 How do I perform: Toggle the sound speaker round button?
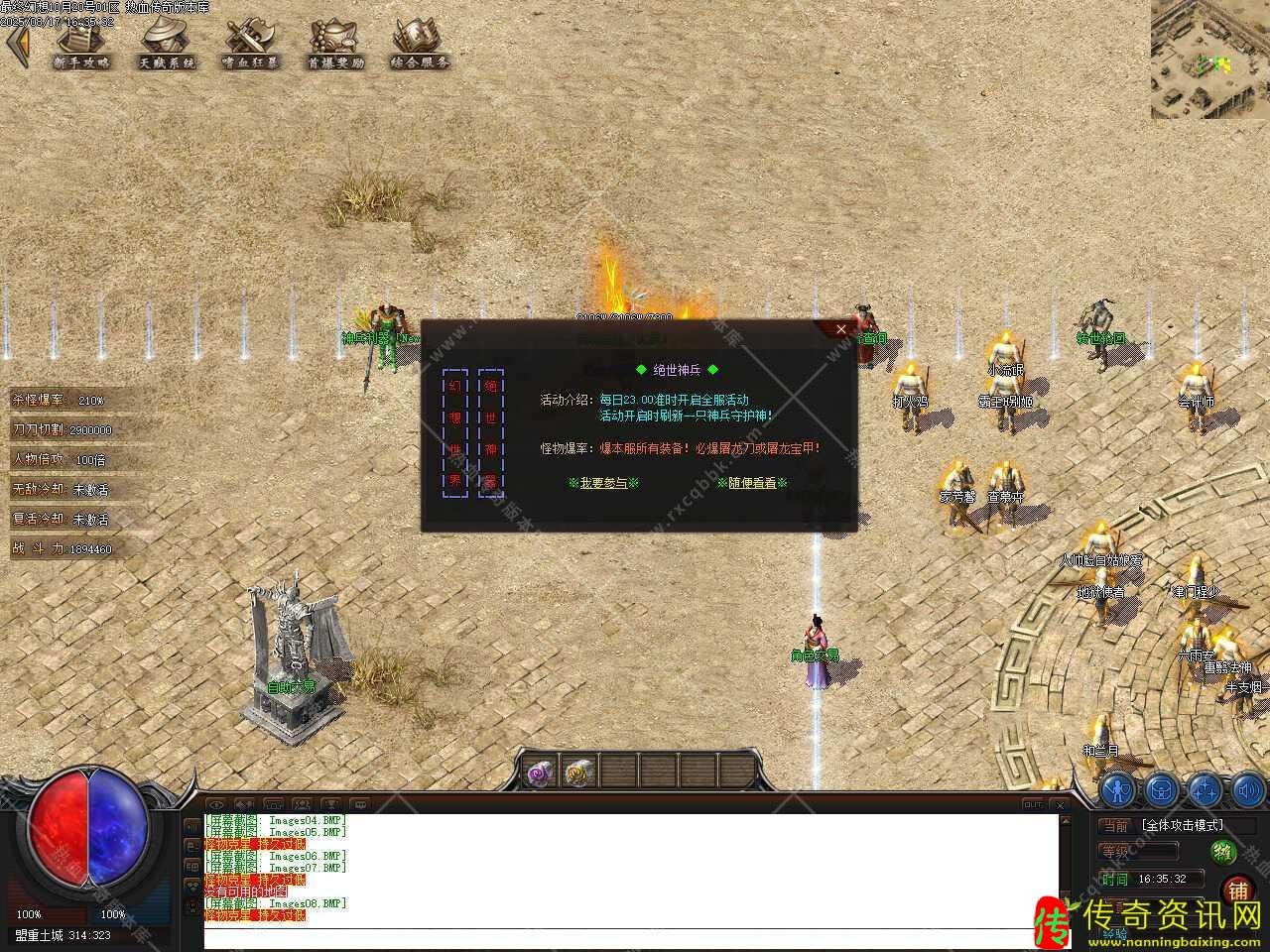click(x=1248, y=790)
